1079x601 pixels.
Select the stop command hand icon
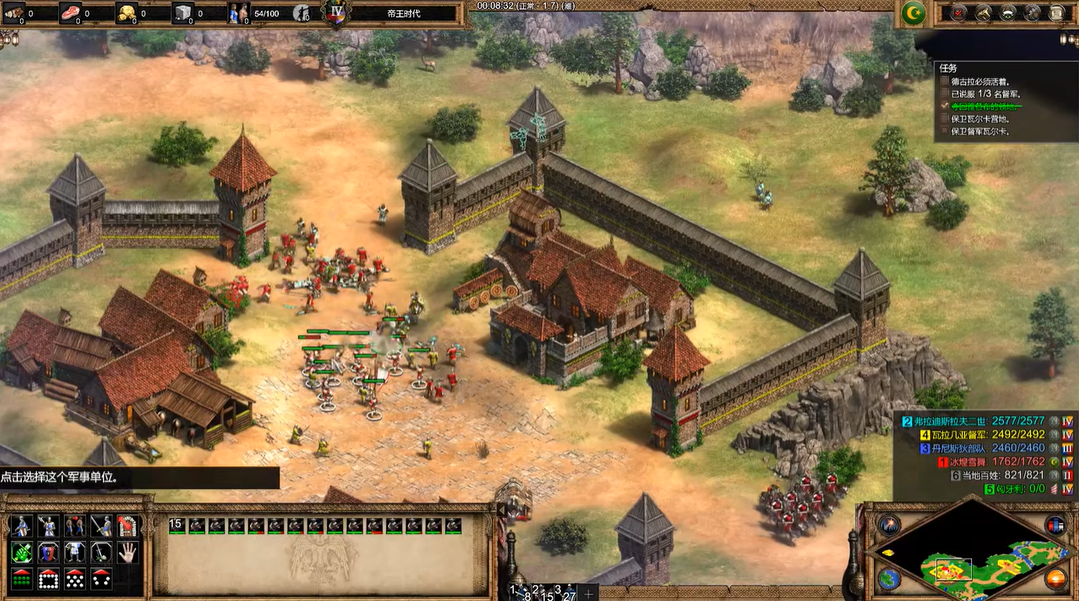[128, 552]
